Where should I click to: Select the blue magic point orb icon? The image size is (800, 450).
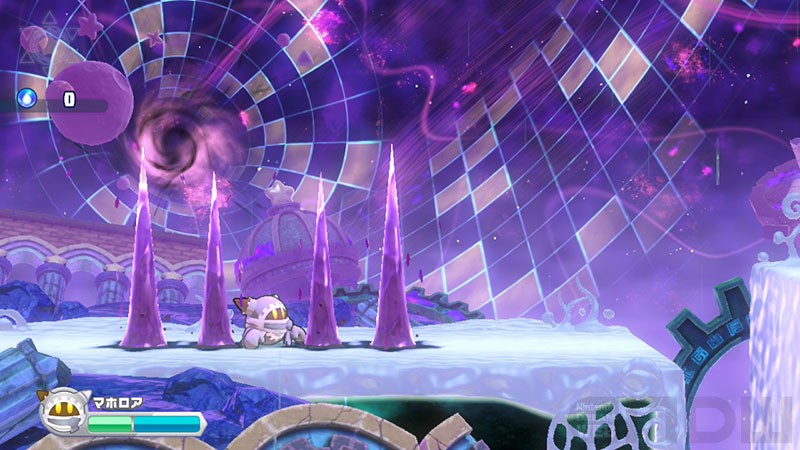pyautogui.click(x=27, y=98)
